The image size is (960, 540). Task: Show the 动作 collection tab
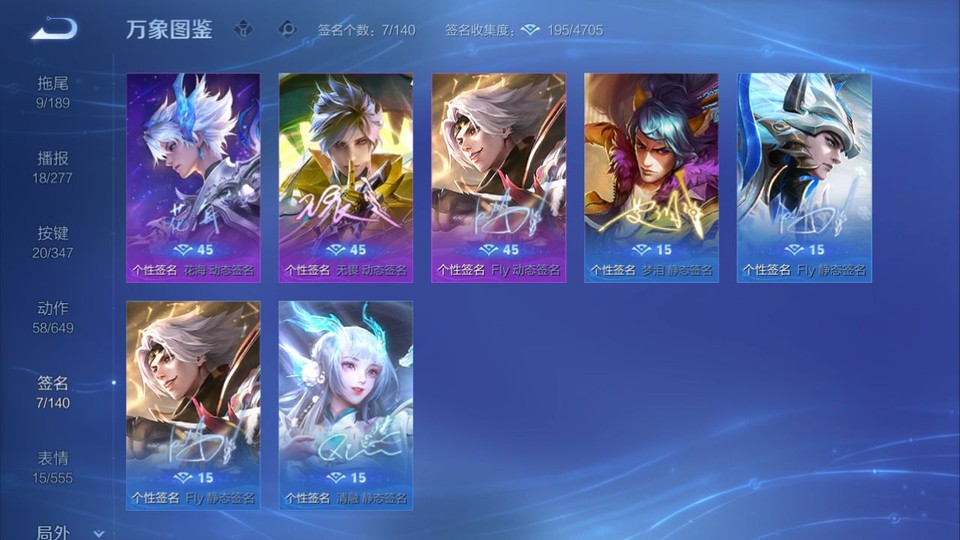click(53, 316)
